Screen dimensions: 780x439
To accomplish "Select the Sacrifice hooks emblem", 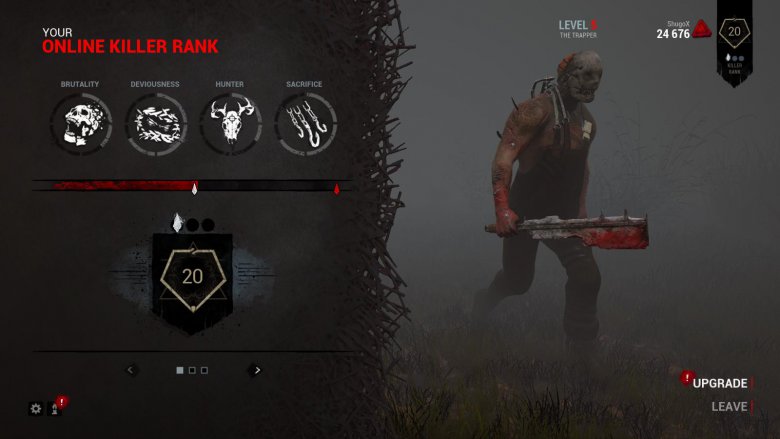I will (305, 126).
